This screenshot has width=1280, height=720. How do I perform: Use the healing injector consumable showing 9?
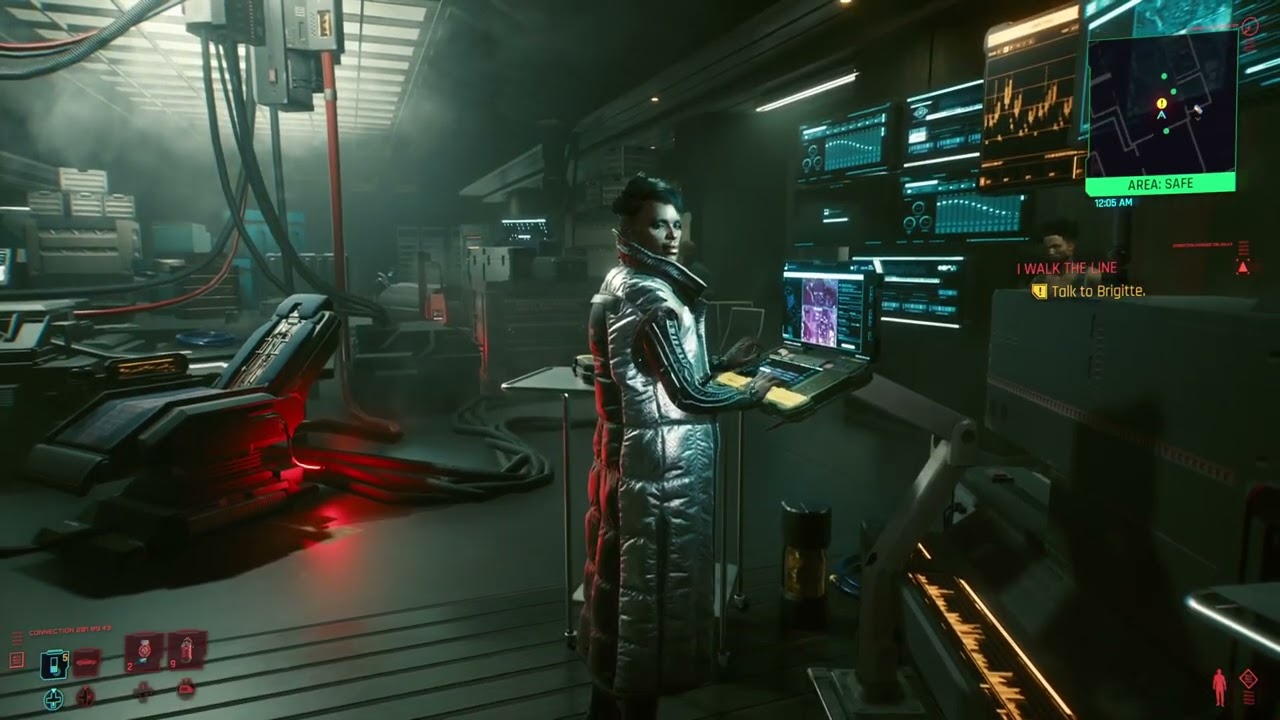click(x=187, y=651)
